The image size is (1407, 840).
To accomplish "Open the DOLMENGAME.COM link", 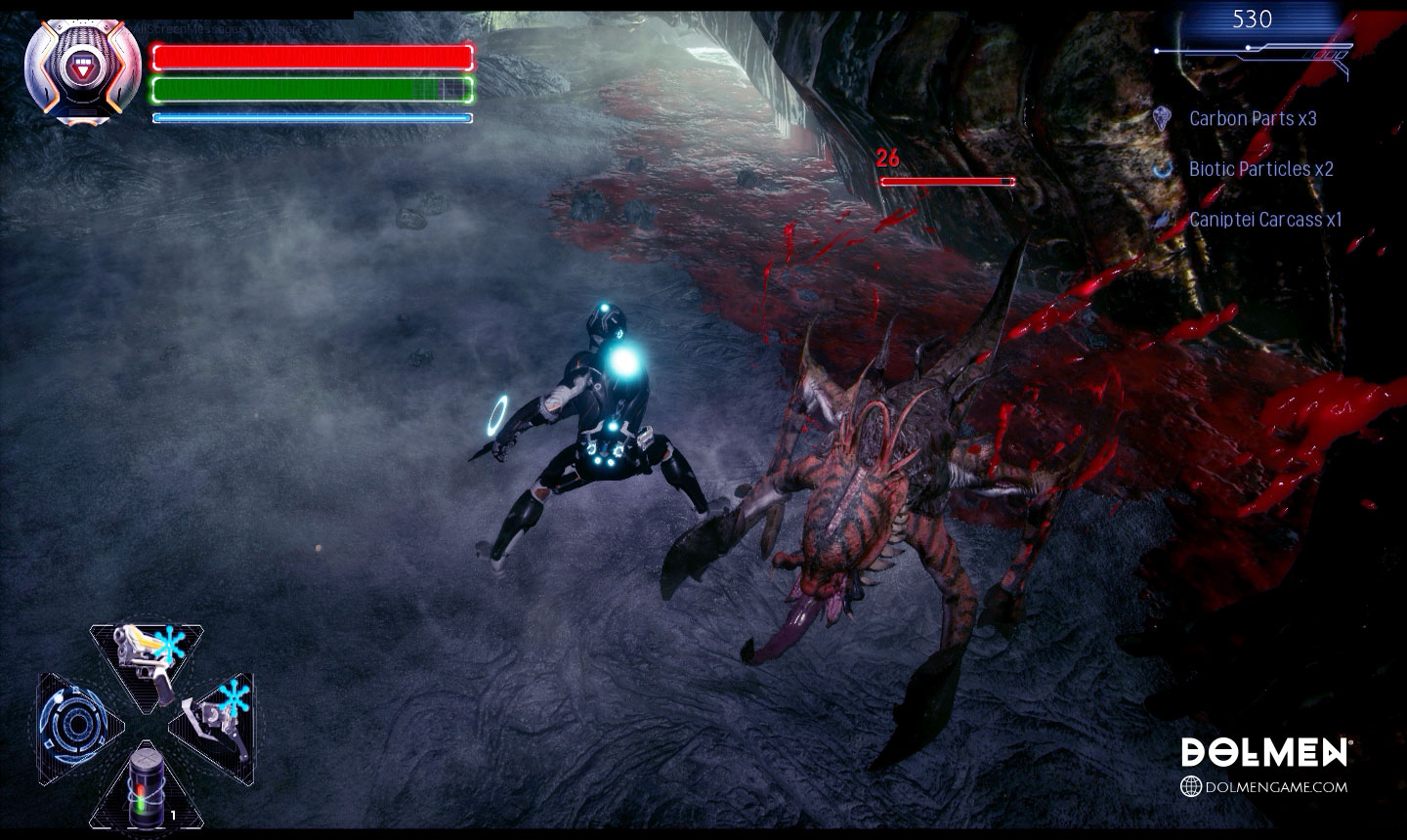I will [1264, 786].
